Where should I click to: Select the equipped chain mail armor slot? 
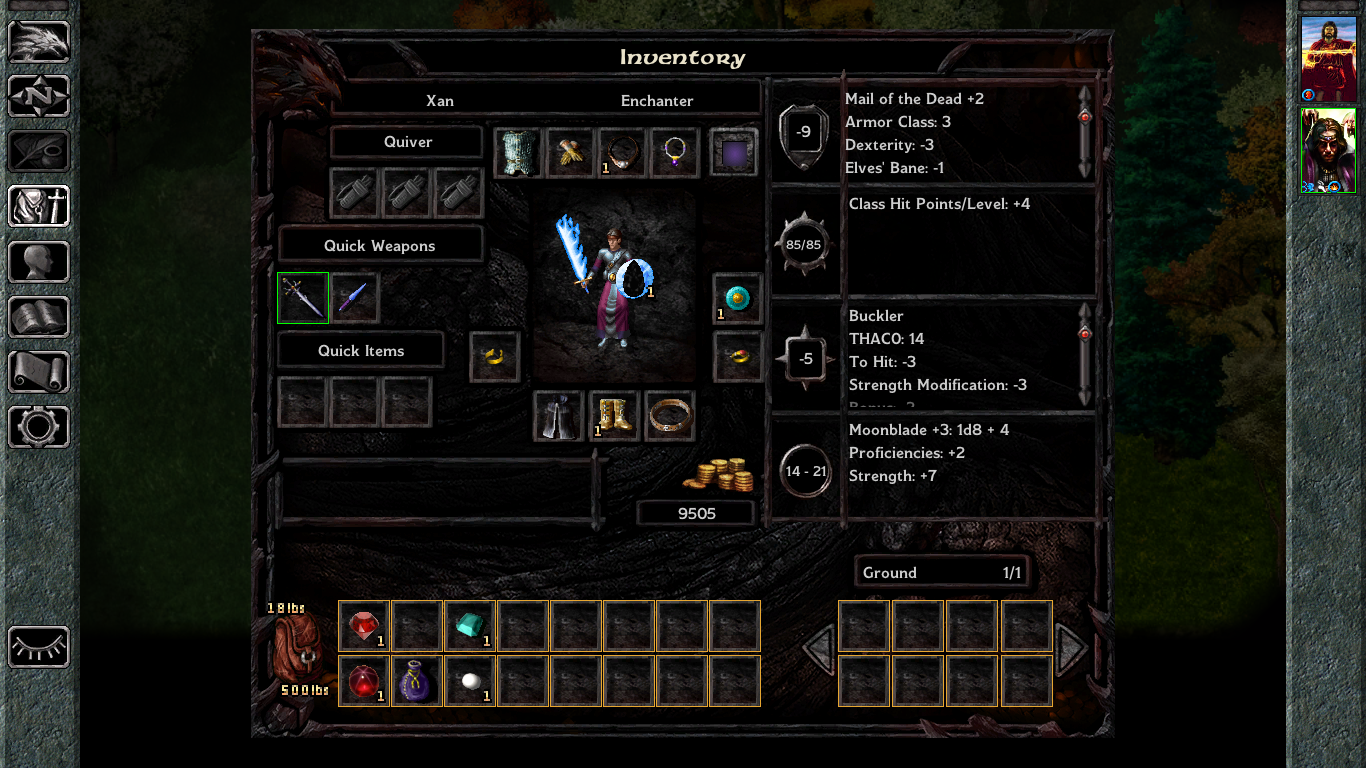click(x=517, y=153)
